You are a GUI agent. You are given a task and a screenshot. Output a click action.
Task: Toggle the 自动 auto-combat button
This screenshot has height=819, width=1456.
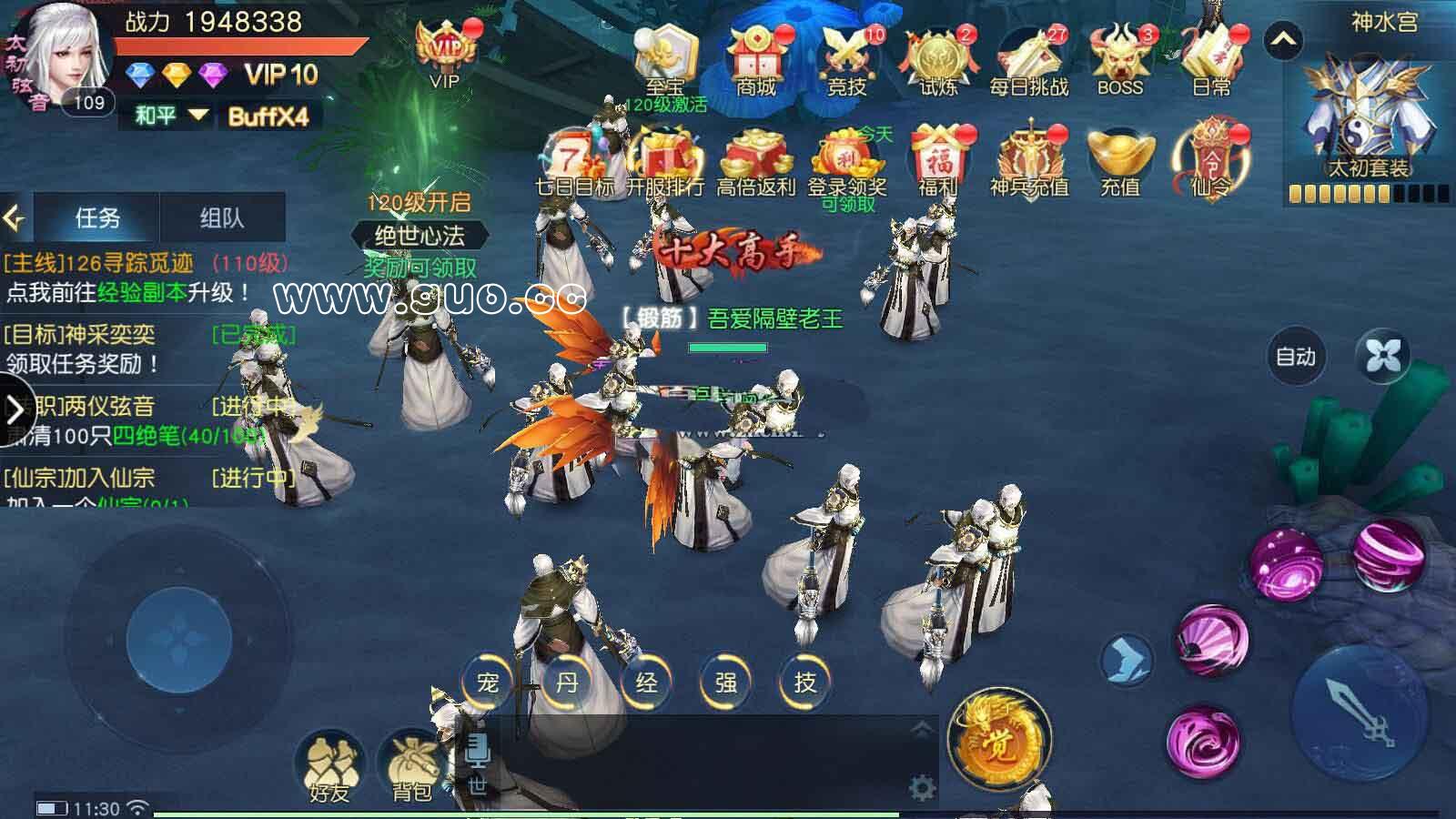click(1296, 357)
